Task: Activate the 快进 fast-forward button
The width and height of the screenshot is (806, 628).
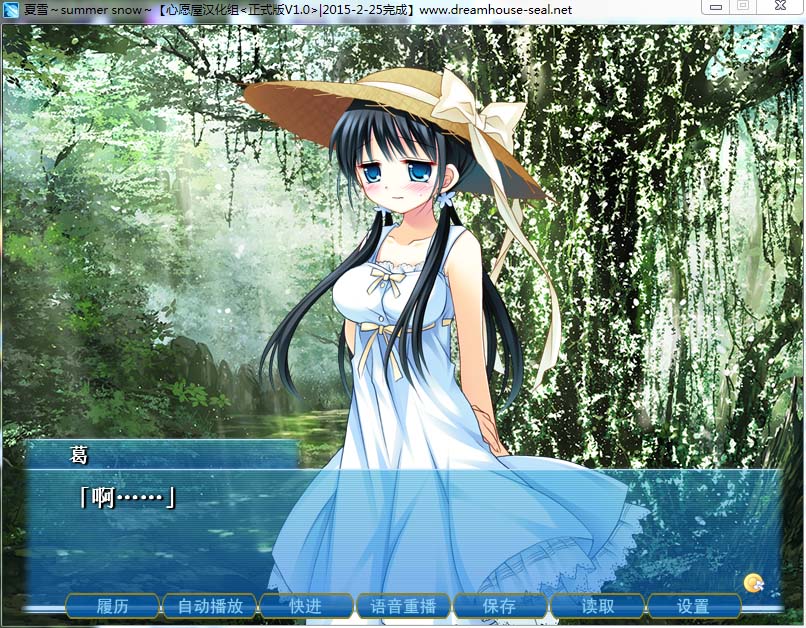Action: click(x=306, y=606)
